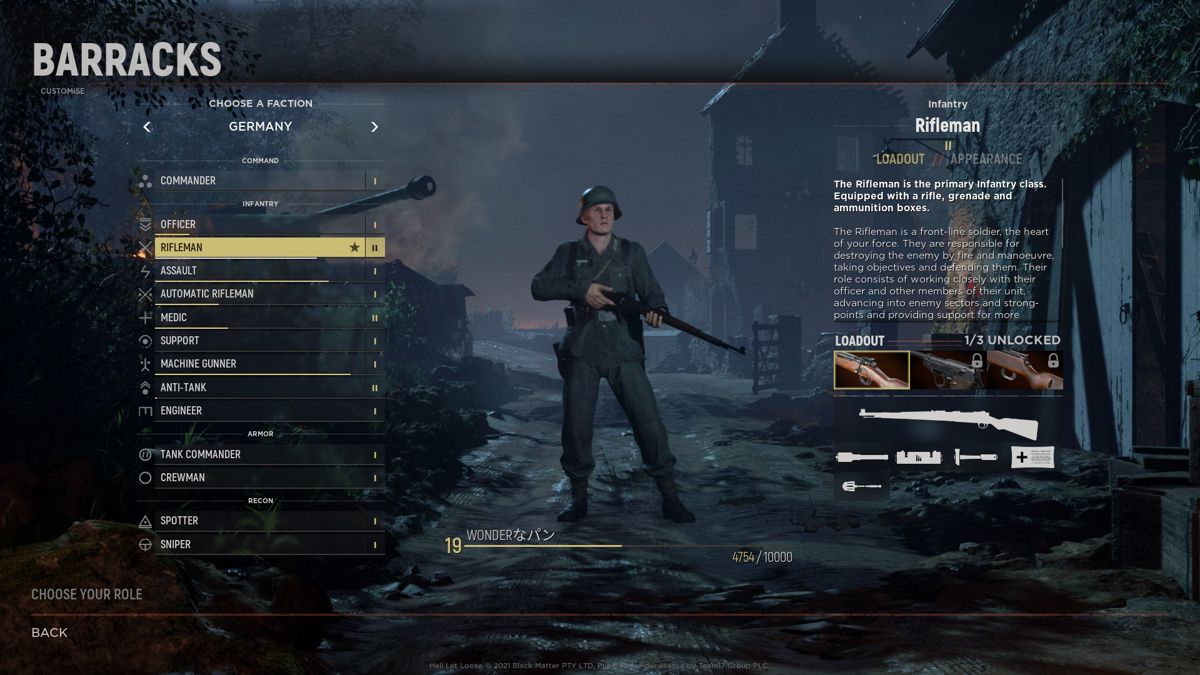Select the Commander role
Viewport: 1200px width, 675px height.
[x=260, y=181]
